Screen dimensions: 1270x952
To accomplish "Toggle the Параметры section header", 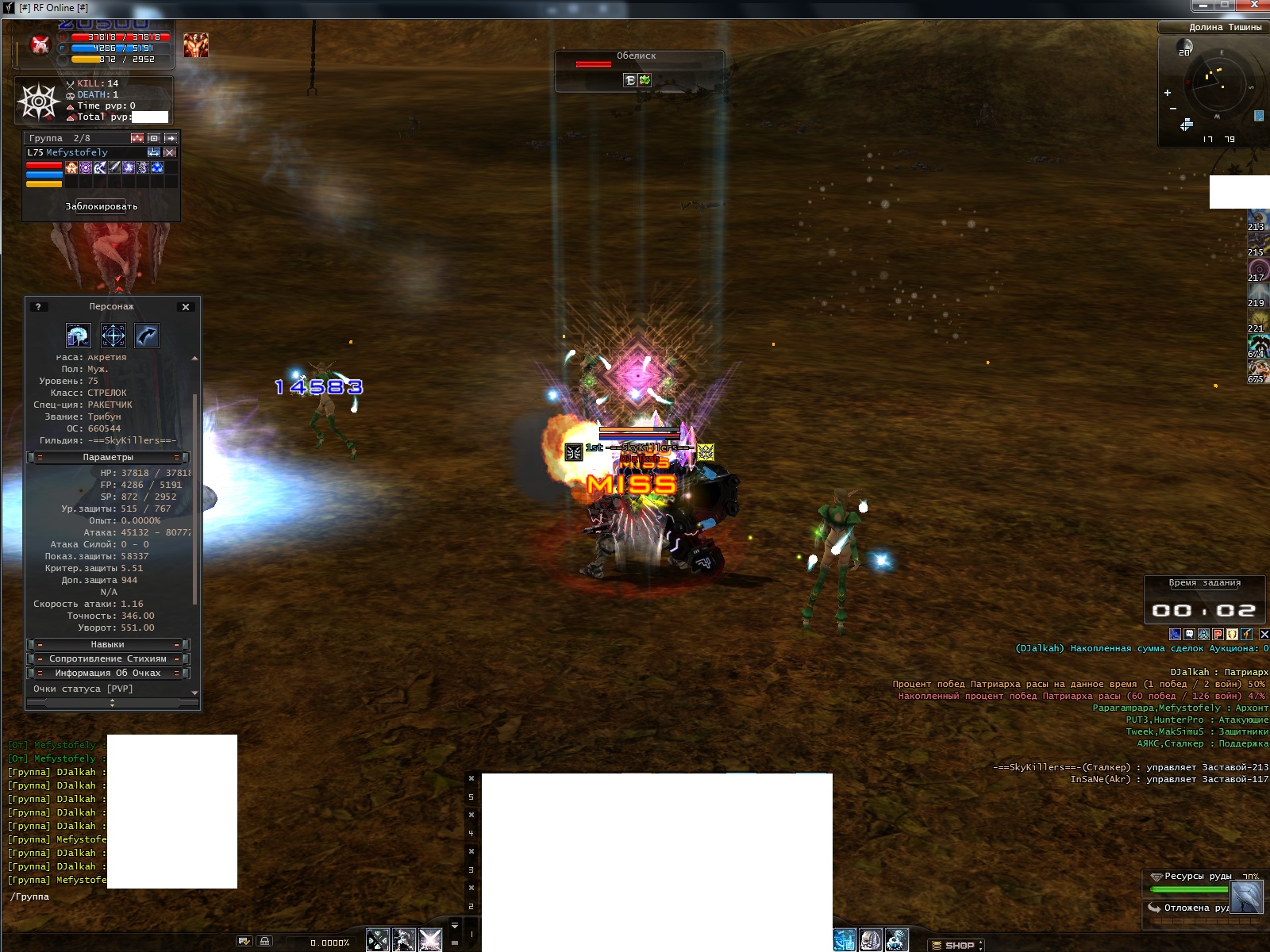I will point(108,457).
